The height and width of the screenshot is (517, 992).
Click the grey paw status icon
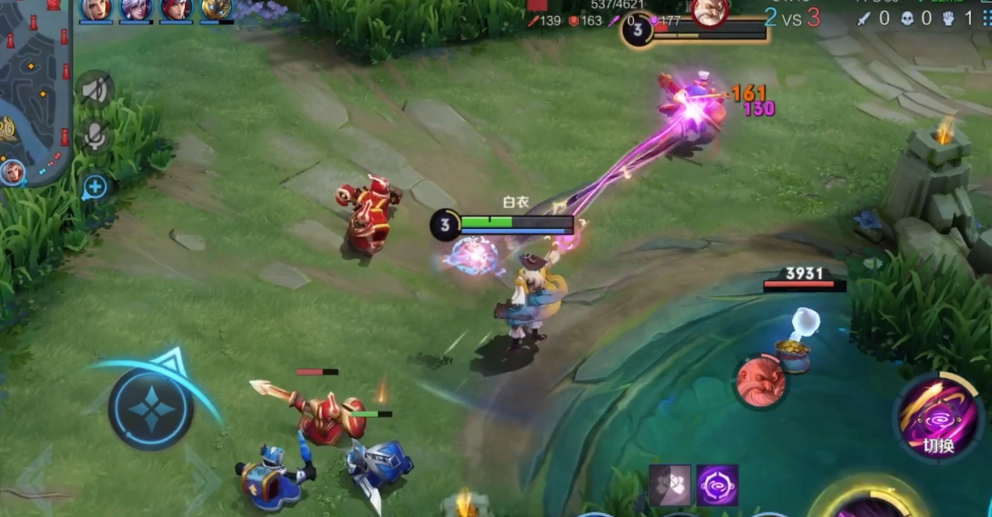coord(669,485)
